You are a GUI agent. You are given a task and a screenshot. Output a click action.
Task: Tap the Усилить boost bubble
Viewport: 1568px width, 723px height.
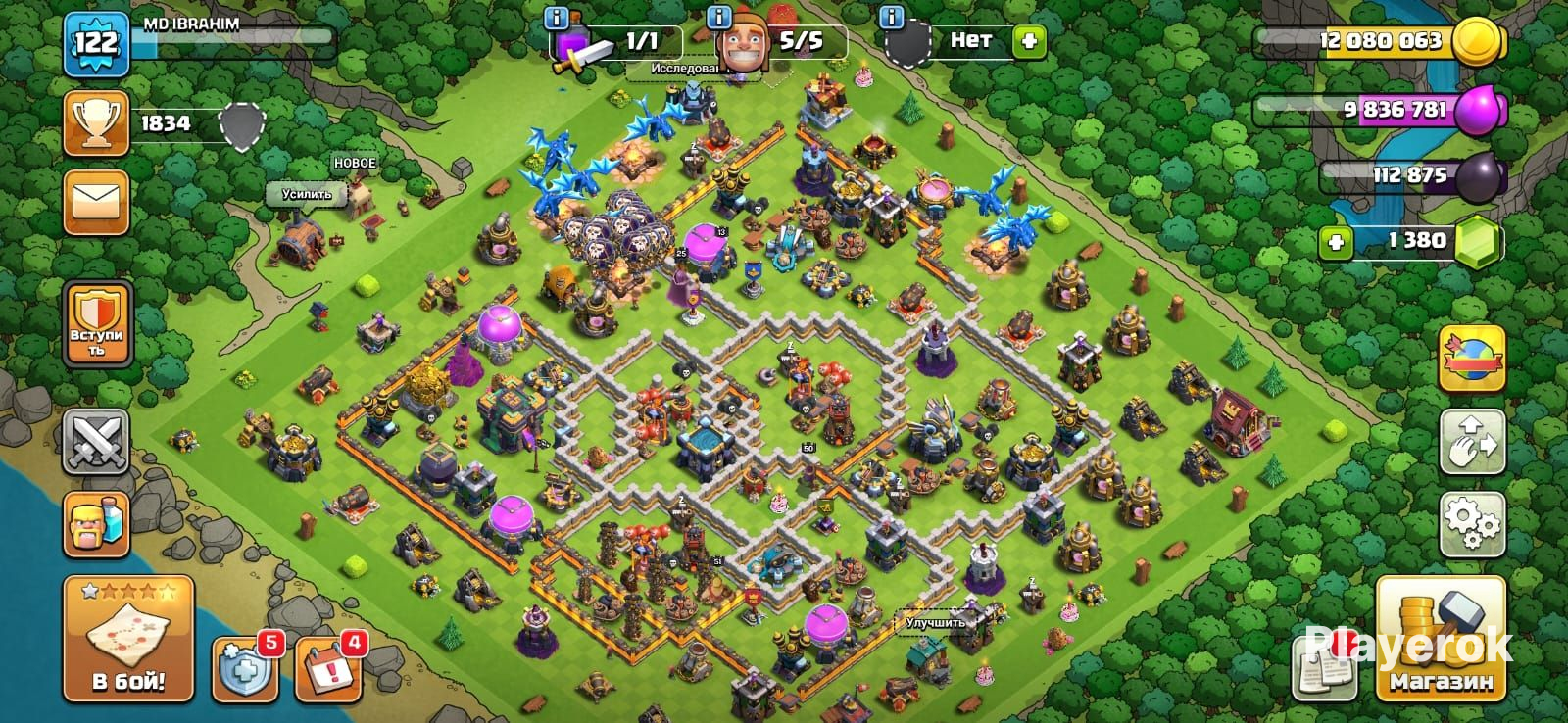point(307,194)
